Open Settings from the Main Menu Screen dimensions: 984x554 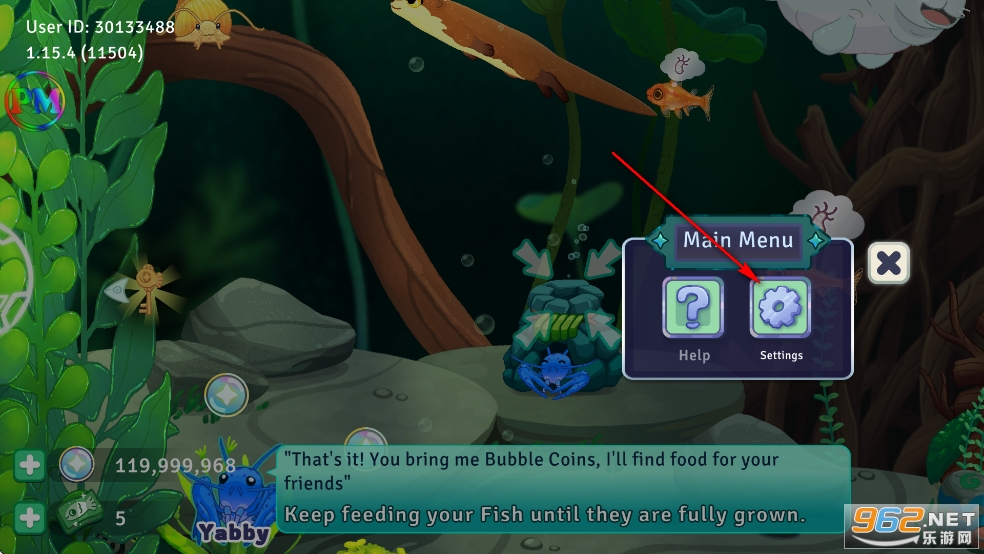pos(780,308)
